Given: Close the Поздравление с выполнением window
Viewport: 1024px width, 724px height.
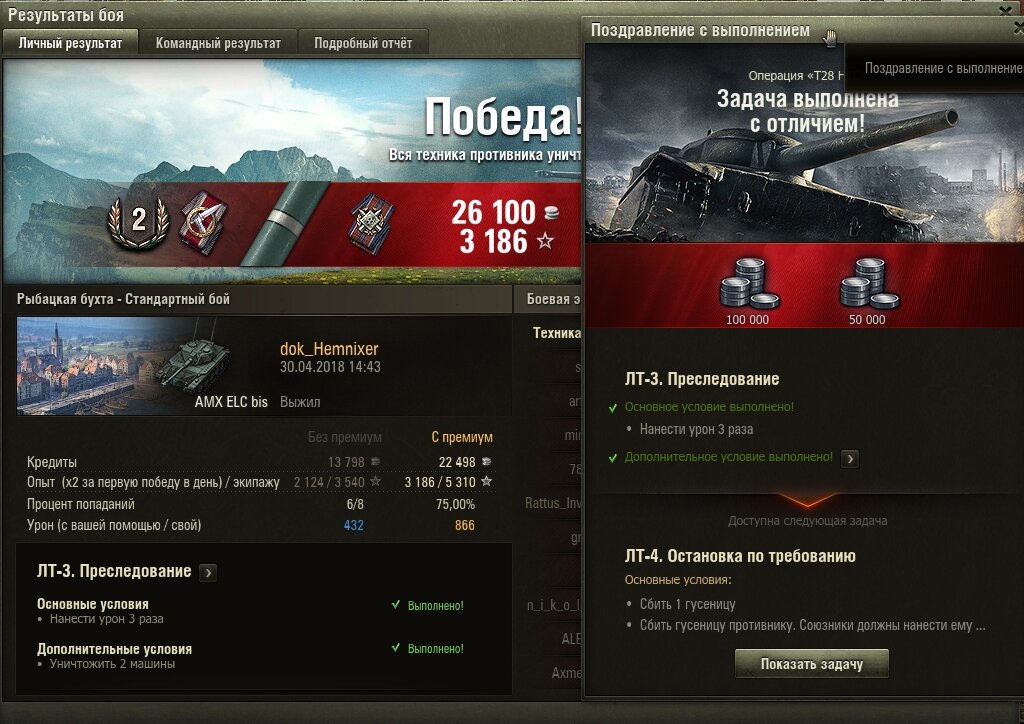Looking at the screenshot, I should pyautogui.click(x=1017, y=29).
